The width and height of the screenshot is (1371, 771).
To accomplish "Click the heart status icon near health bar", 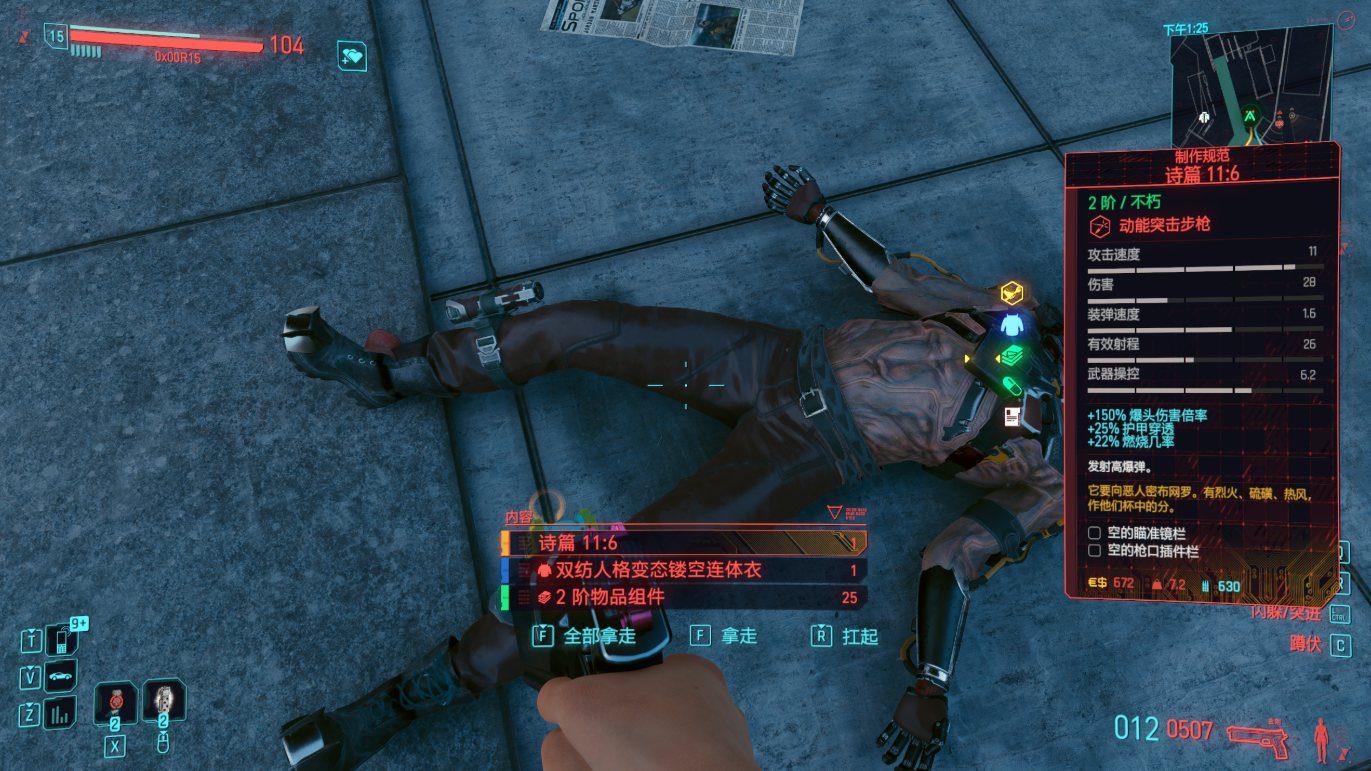I will [x=352, y=56].
